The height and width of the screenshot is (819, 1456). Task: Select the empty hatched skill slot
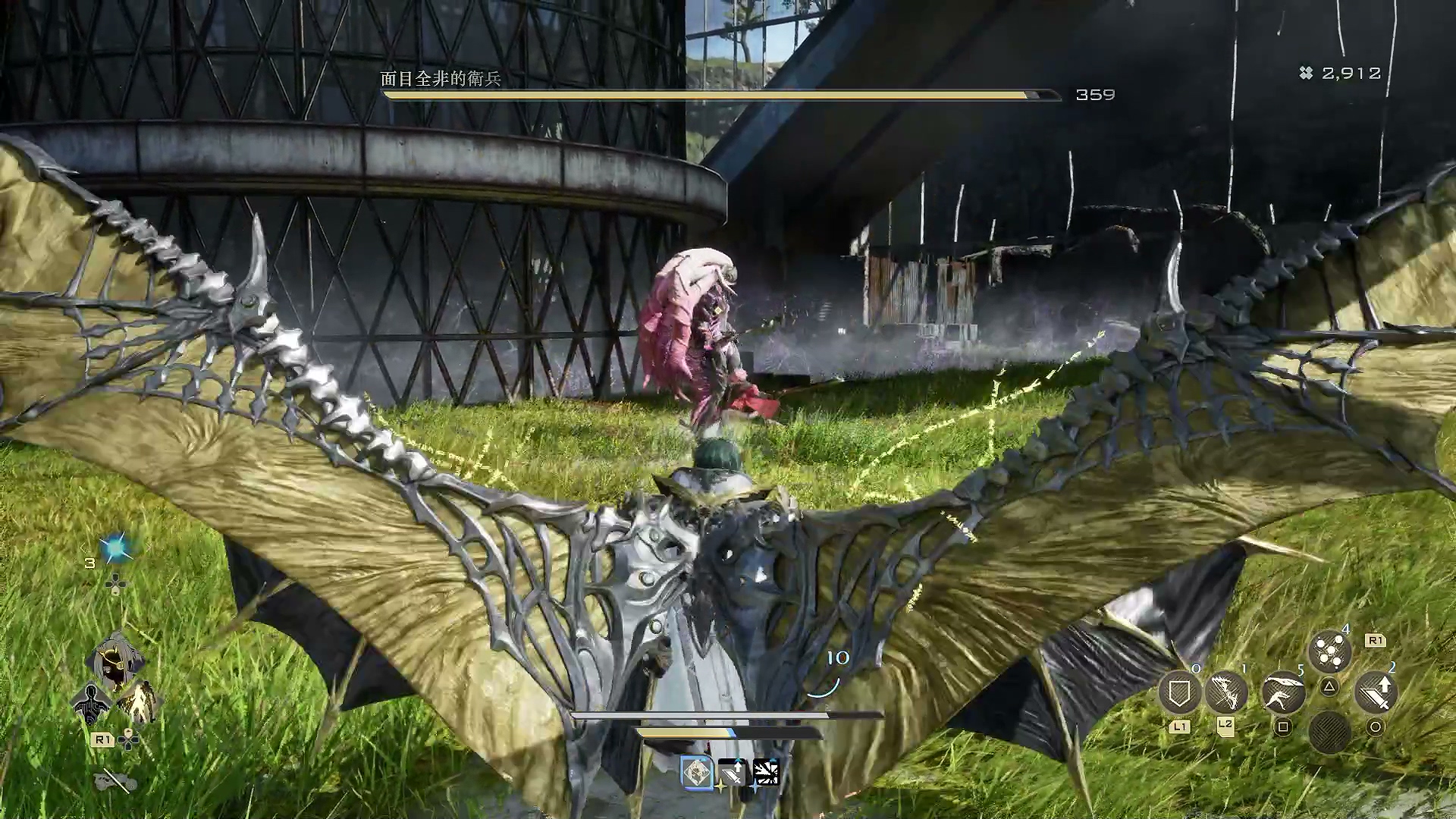click(x=1329, y=732)
